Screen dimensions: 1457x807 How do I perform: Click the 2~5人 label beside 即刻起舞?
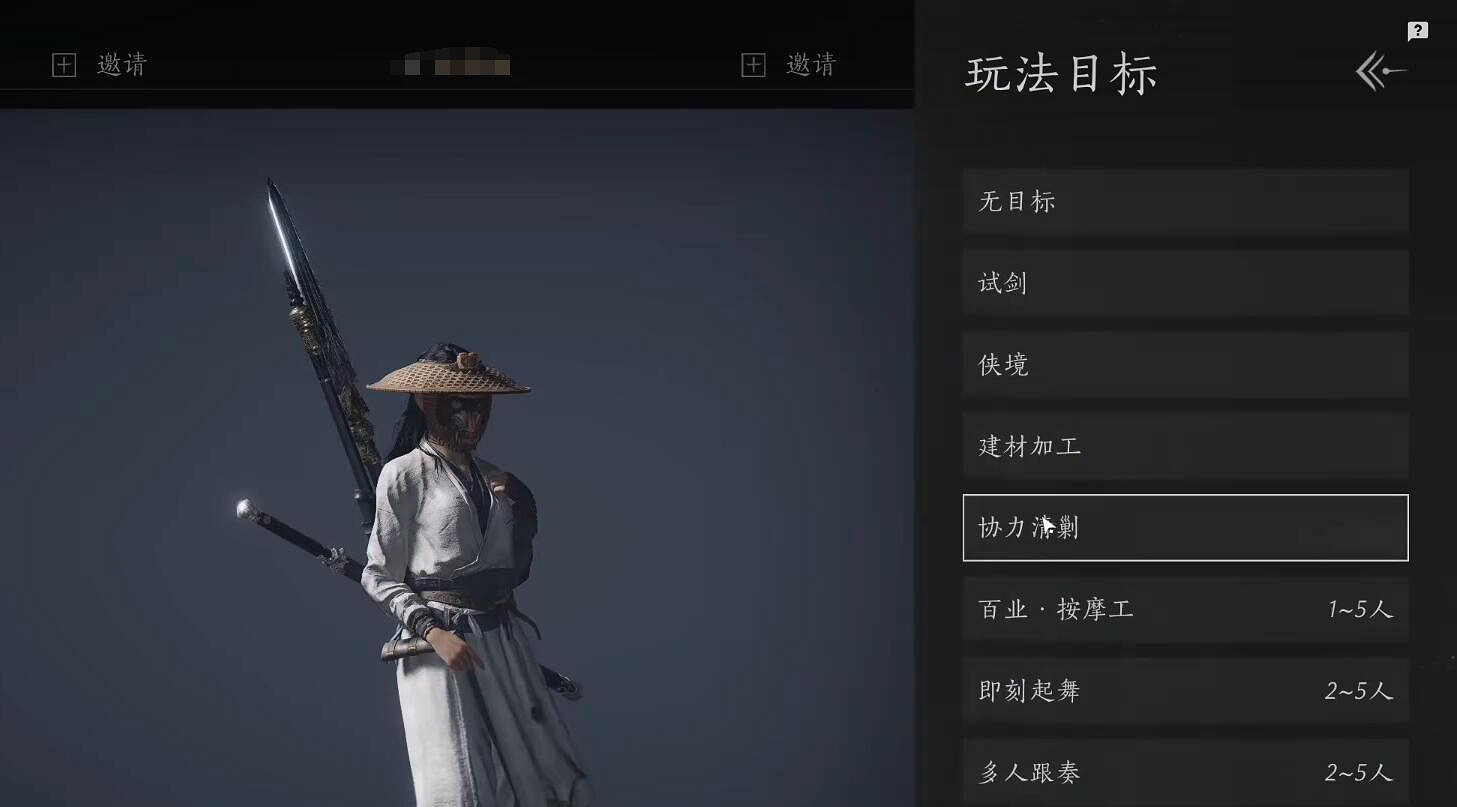(1362, 690)
